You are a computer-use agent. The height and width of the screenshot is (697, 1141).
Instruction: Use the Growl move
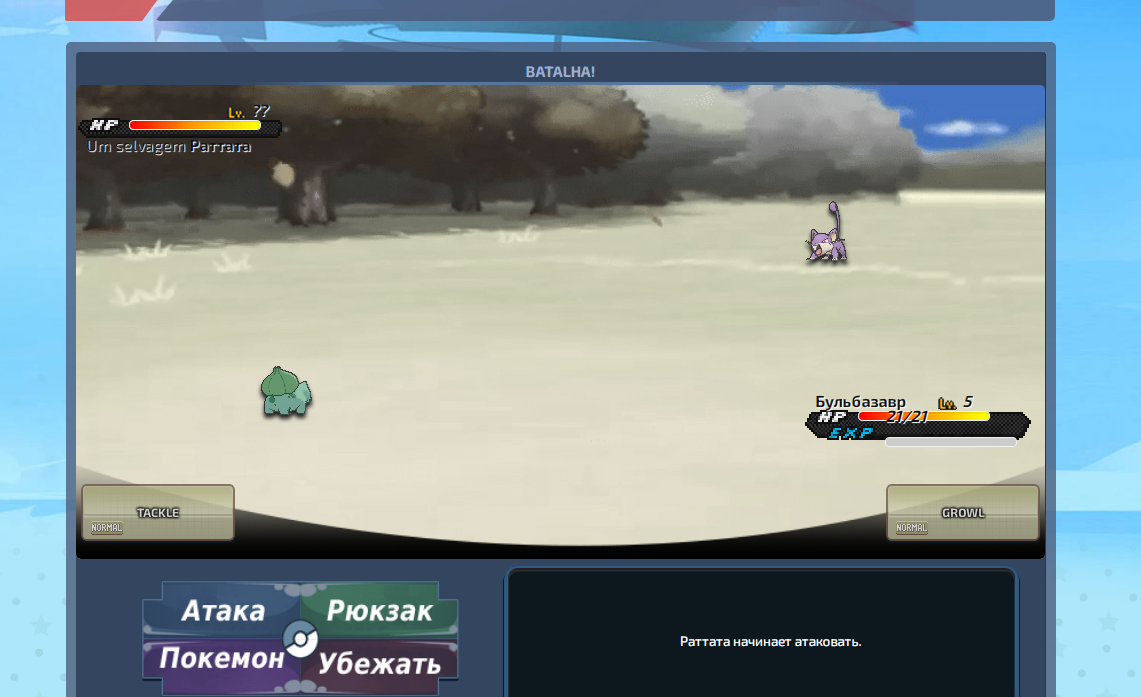pos(962,512)
